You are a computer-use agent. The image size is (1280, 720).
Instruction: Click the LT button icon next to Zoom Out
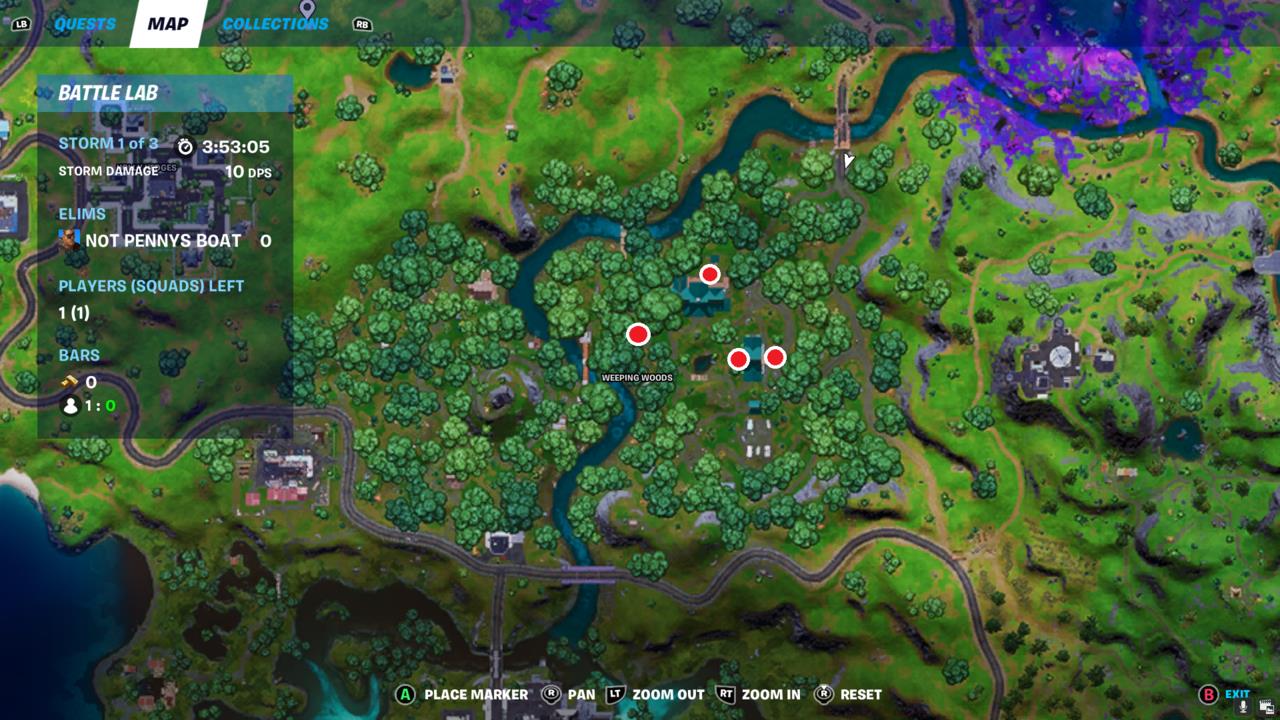point(616,694)
